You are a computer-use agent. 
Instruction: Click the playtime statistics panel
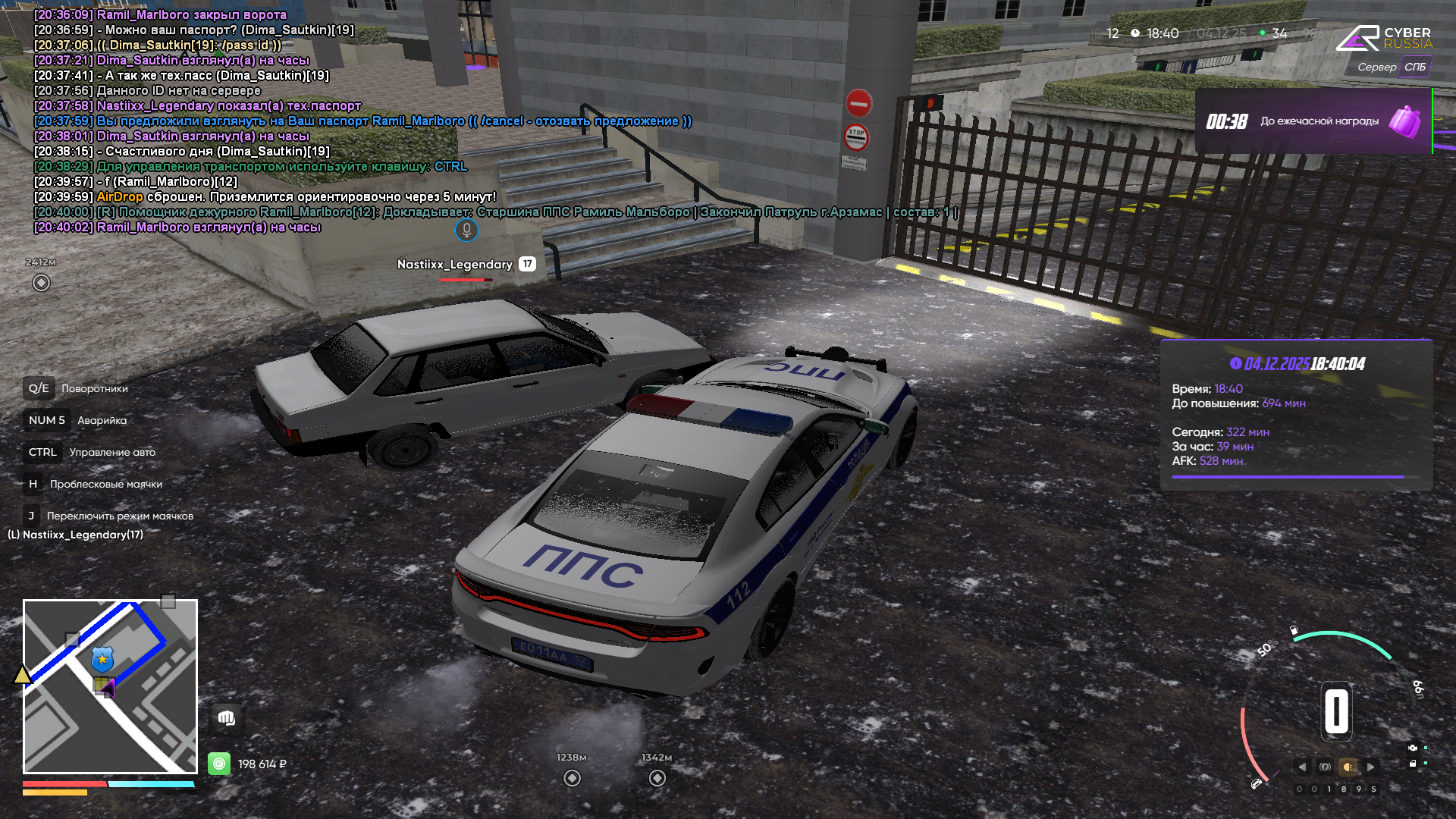click(1296, 416)
